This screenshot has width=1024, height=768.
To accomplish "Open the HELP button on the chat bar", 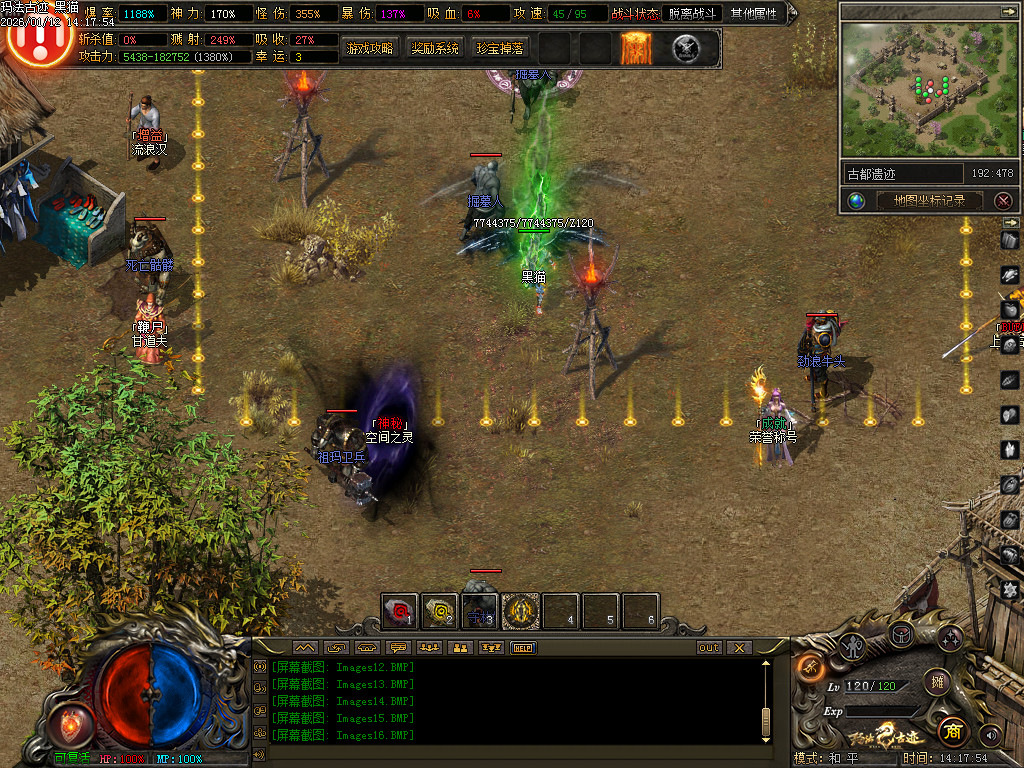I will 523,648.
